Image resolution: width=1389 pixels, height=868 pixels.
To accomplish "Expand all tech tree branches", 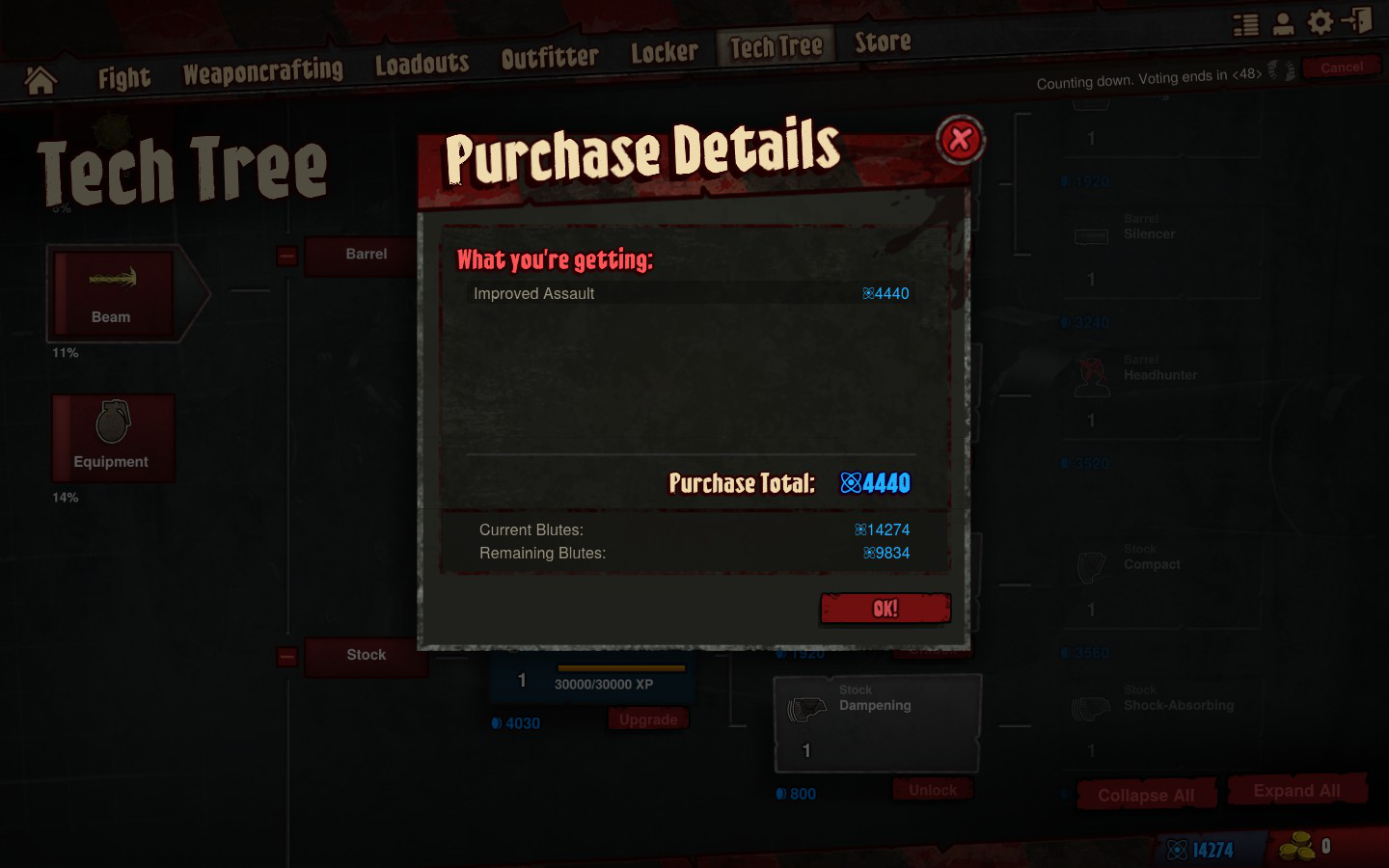I will pos(1296,791).
